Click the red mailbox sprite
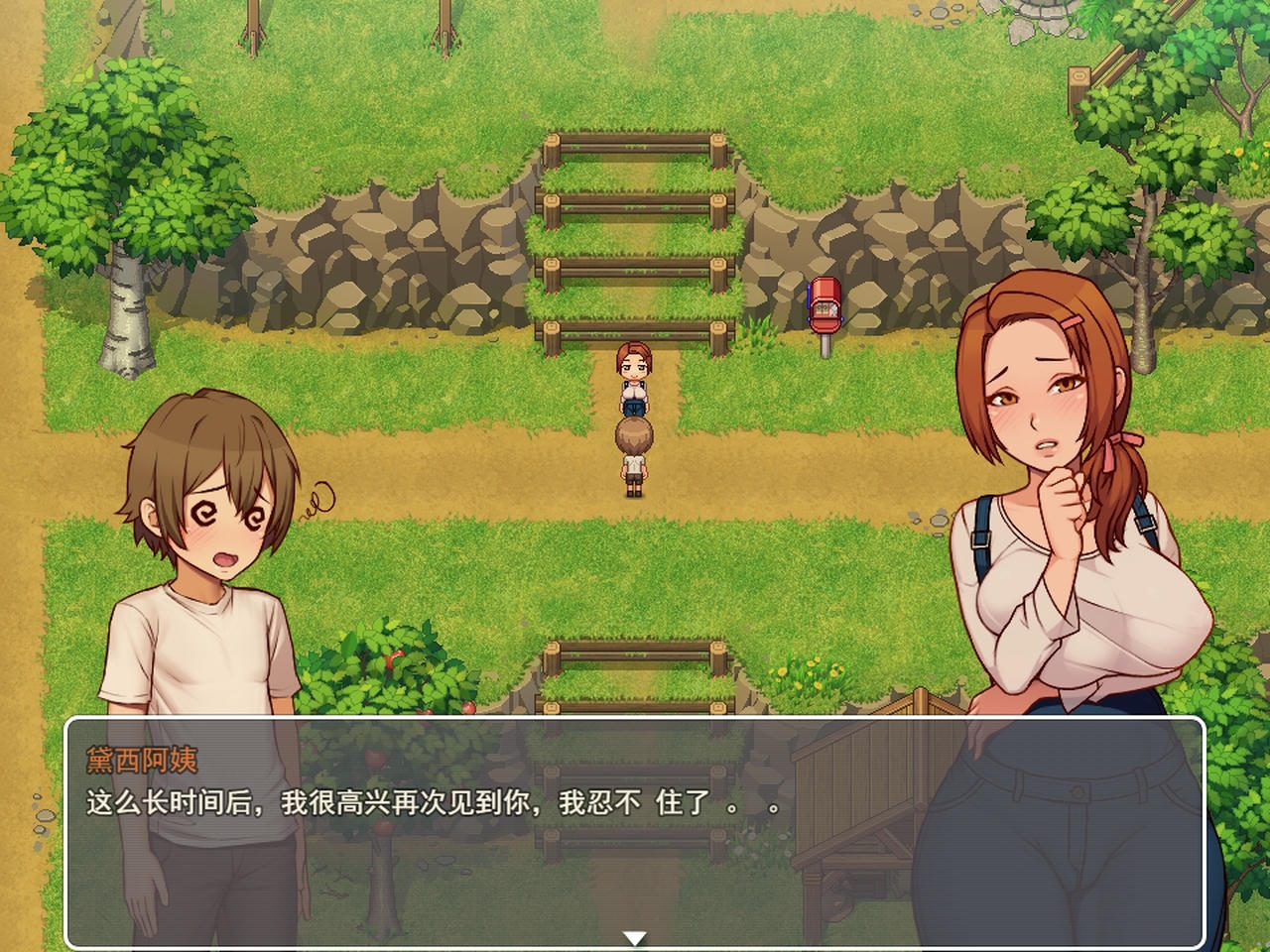This screenshot has width=1270, height=952. coord(824,307)
